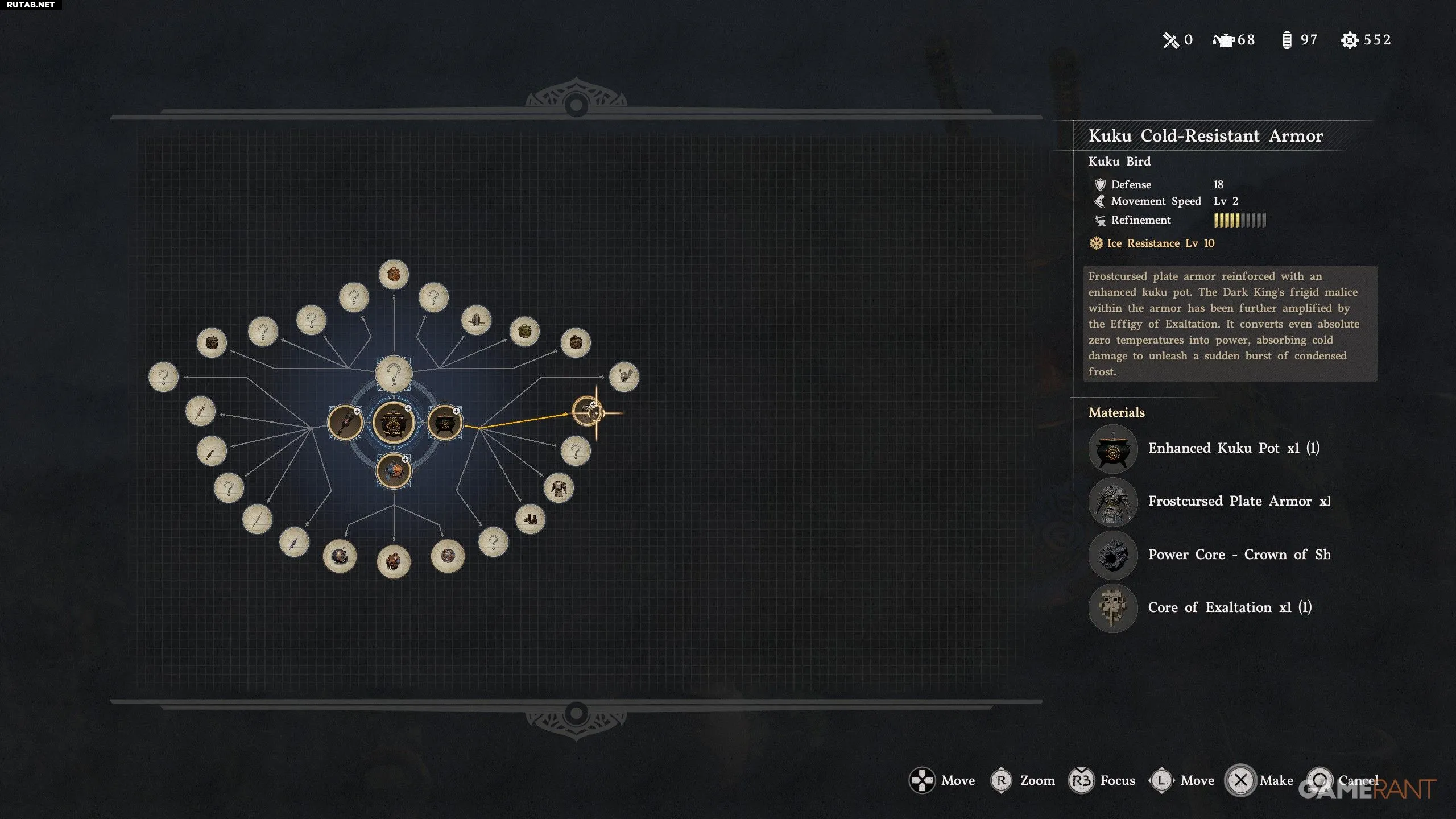
Task: Select the chest armor node in the tree
Action: point(559,488)
